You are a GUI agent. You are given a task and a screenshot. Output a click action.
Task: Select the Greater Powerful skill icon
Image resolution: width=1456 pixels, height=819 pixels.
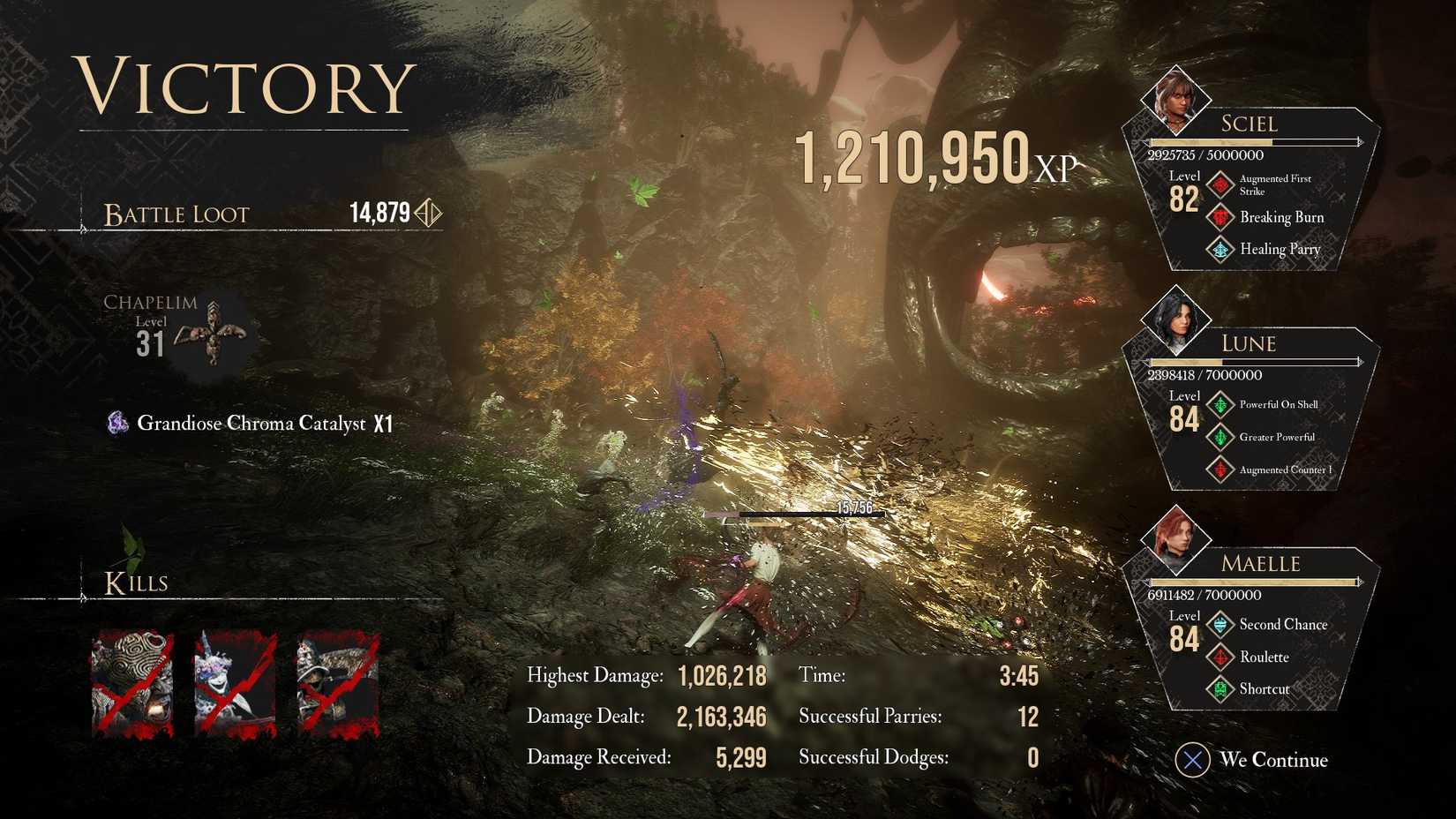1220,437
